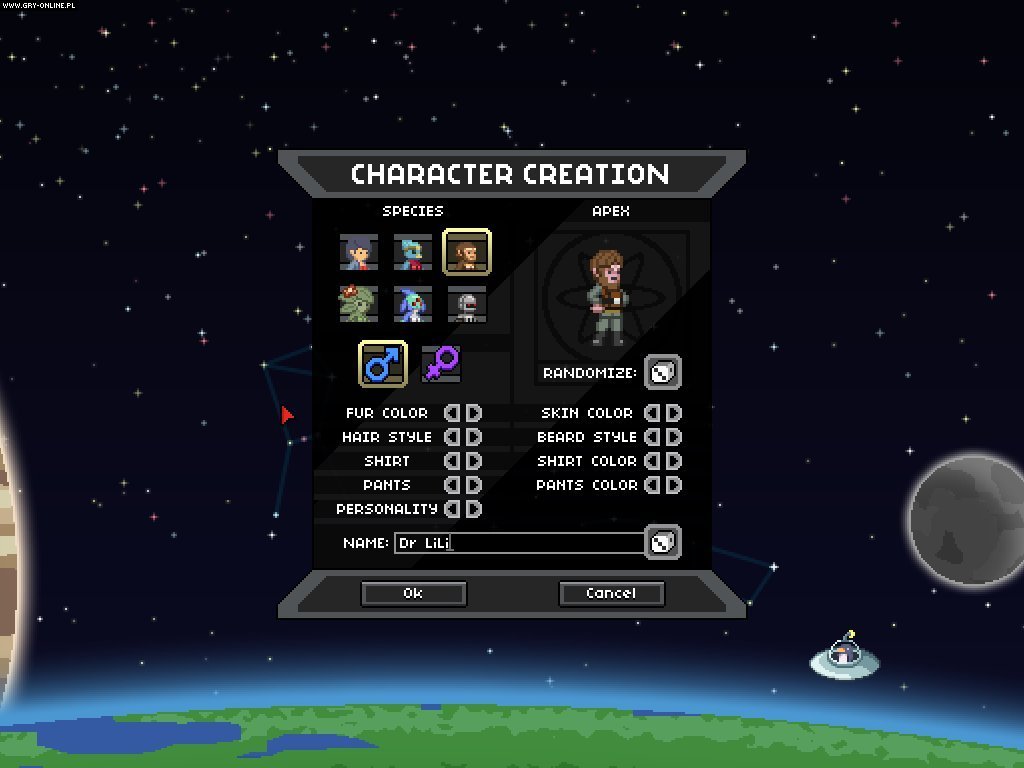Click the Name text field
1024x768 pixels.
[x=520, y=543]
